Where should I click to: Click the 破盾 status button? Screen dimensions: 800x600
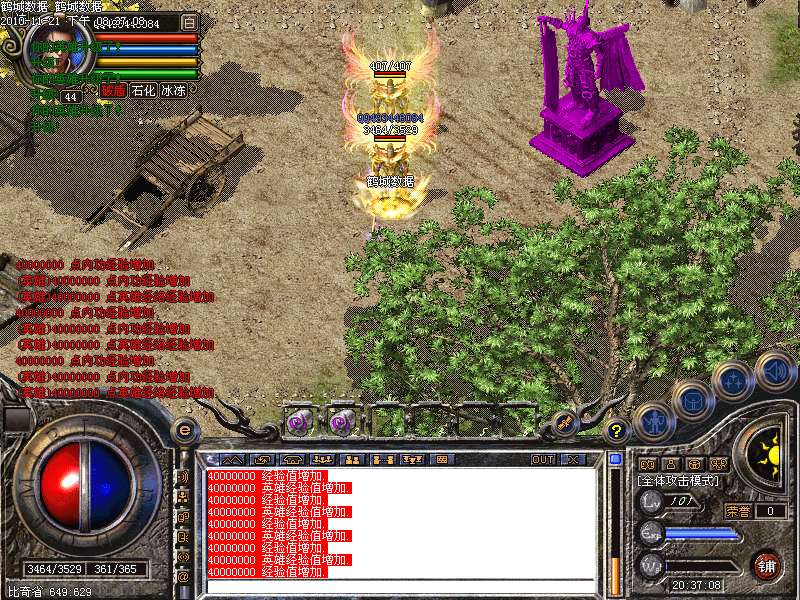coord(113,91)
